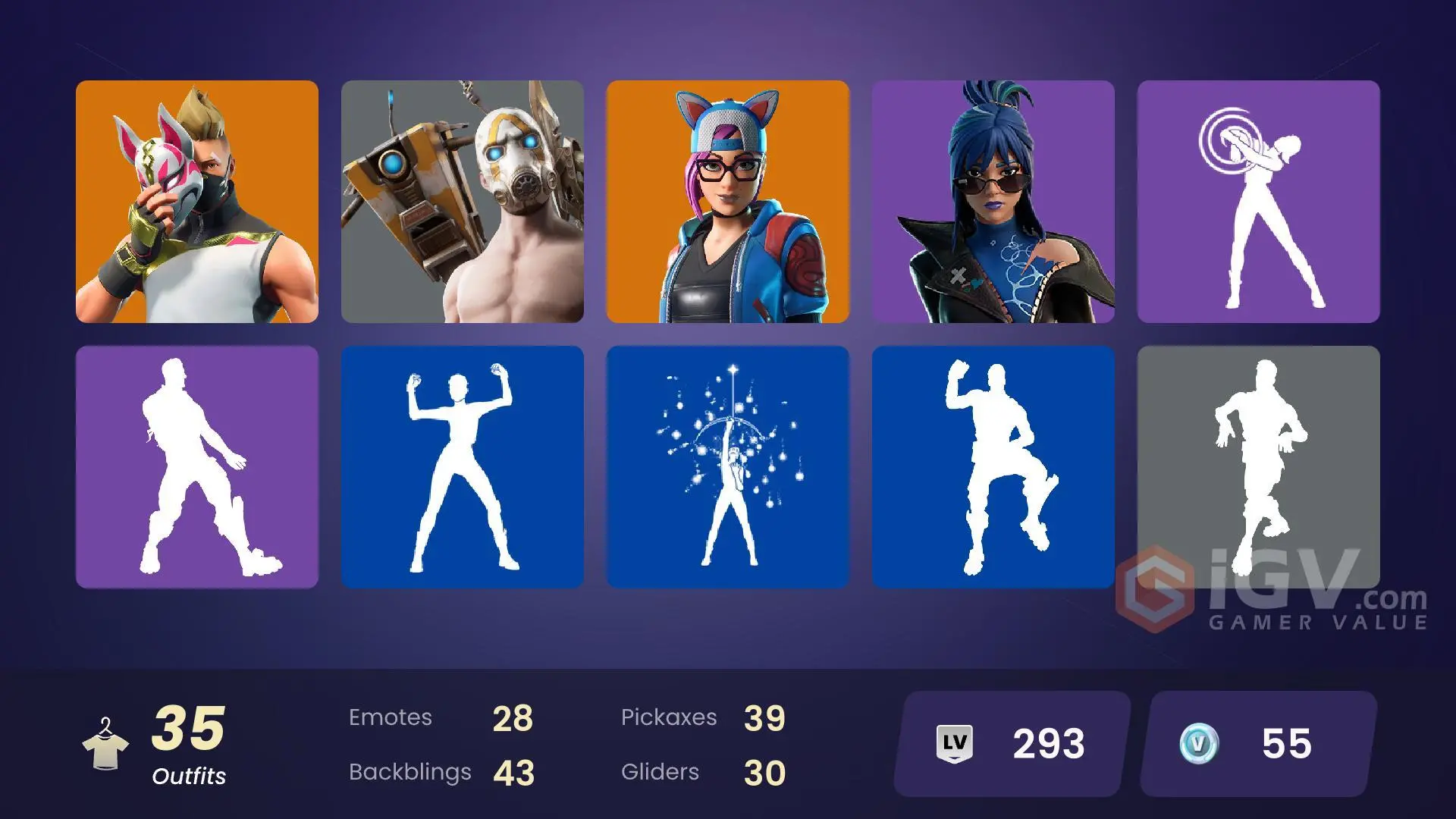Open the Lynx cat-ear skin thumbnail

click(x=728, y=202)
